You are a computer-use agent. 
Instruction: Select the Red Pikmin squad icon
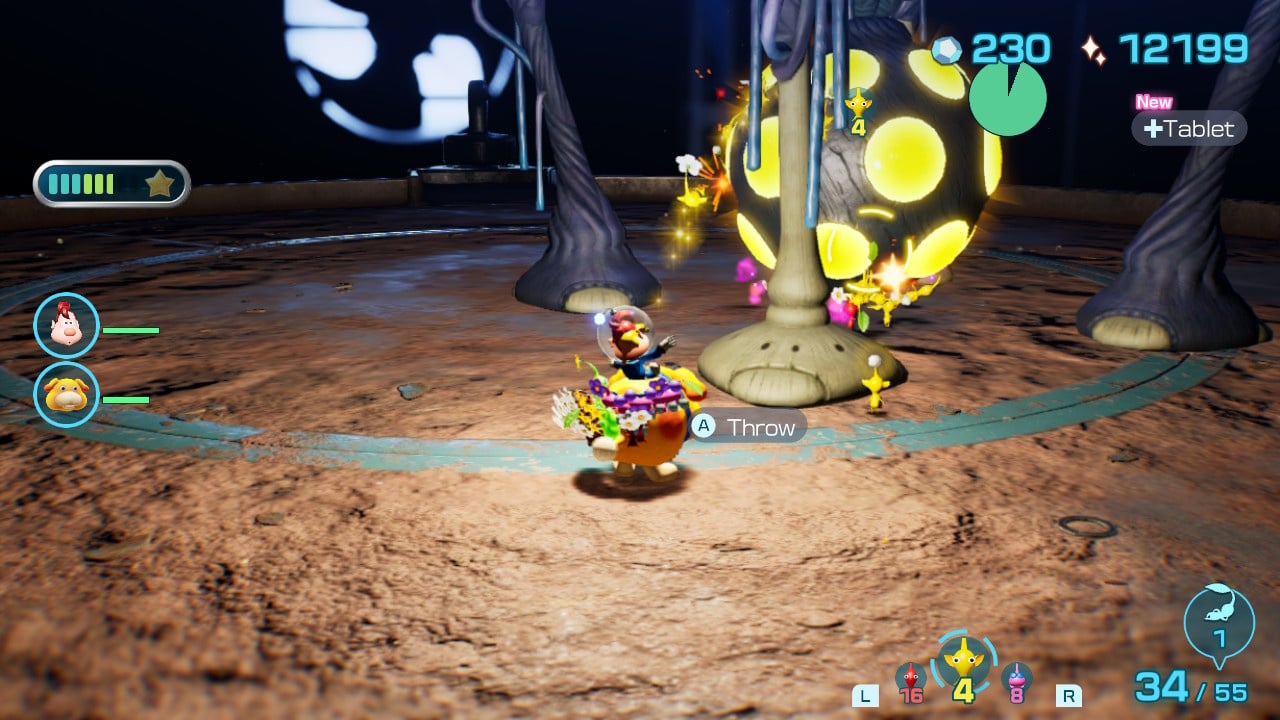tap(911, 679)
